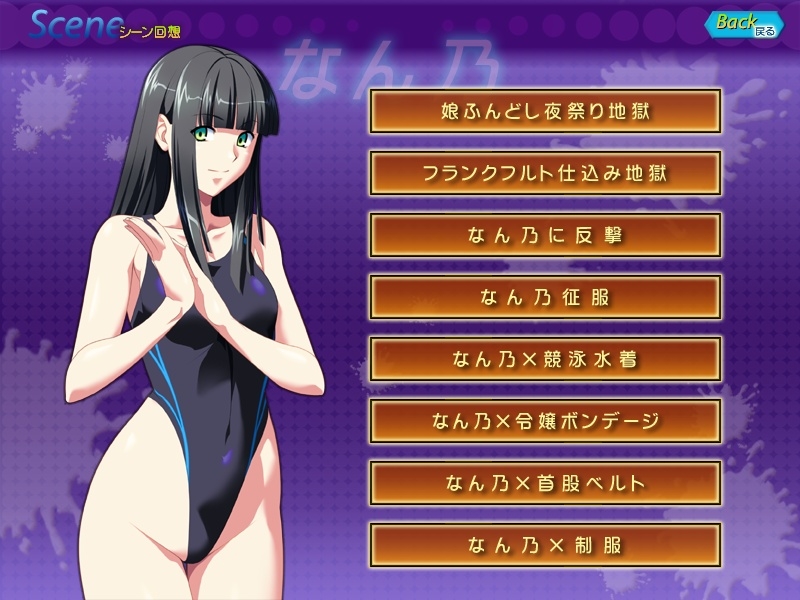
Task: Select the 娘ふんどし夜祭り地獄 scene
Action: (x=545, y=111)
